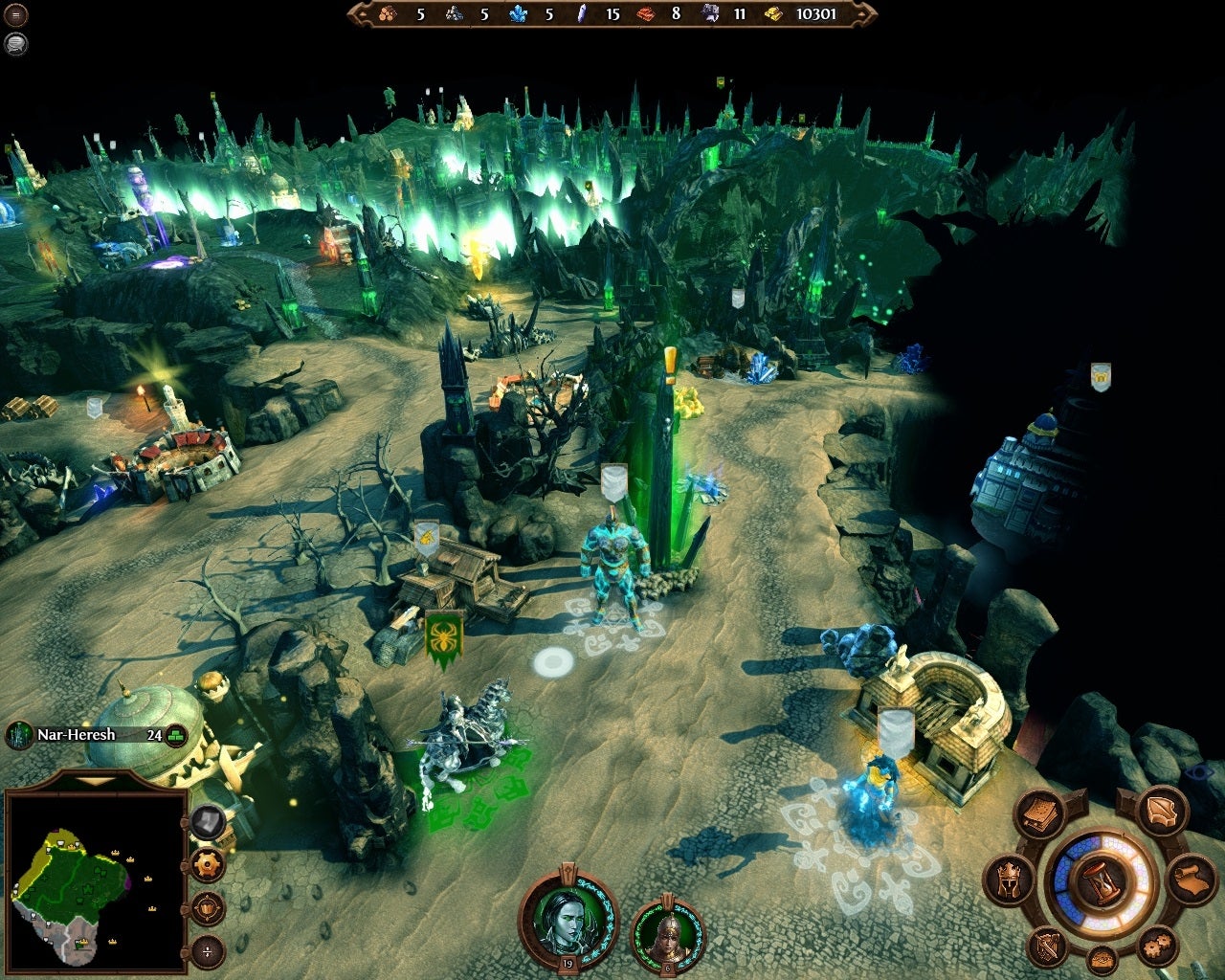The height and width of the screenshot is (980, 1225).
Task: Open the chat speech-bubble button
Action: pos(16,43)
